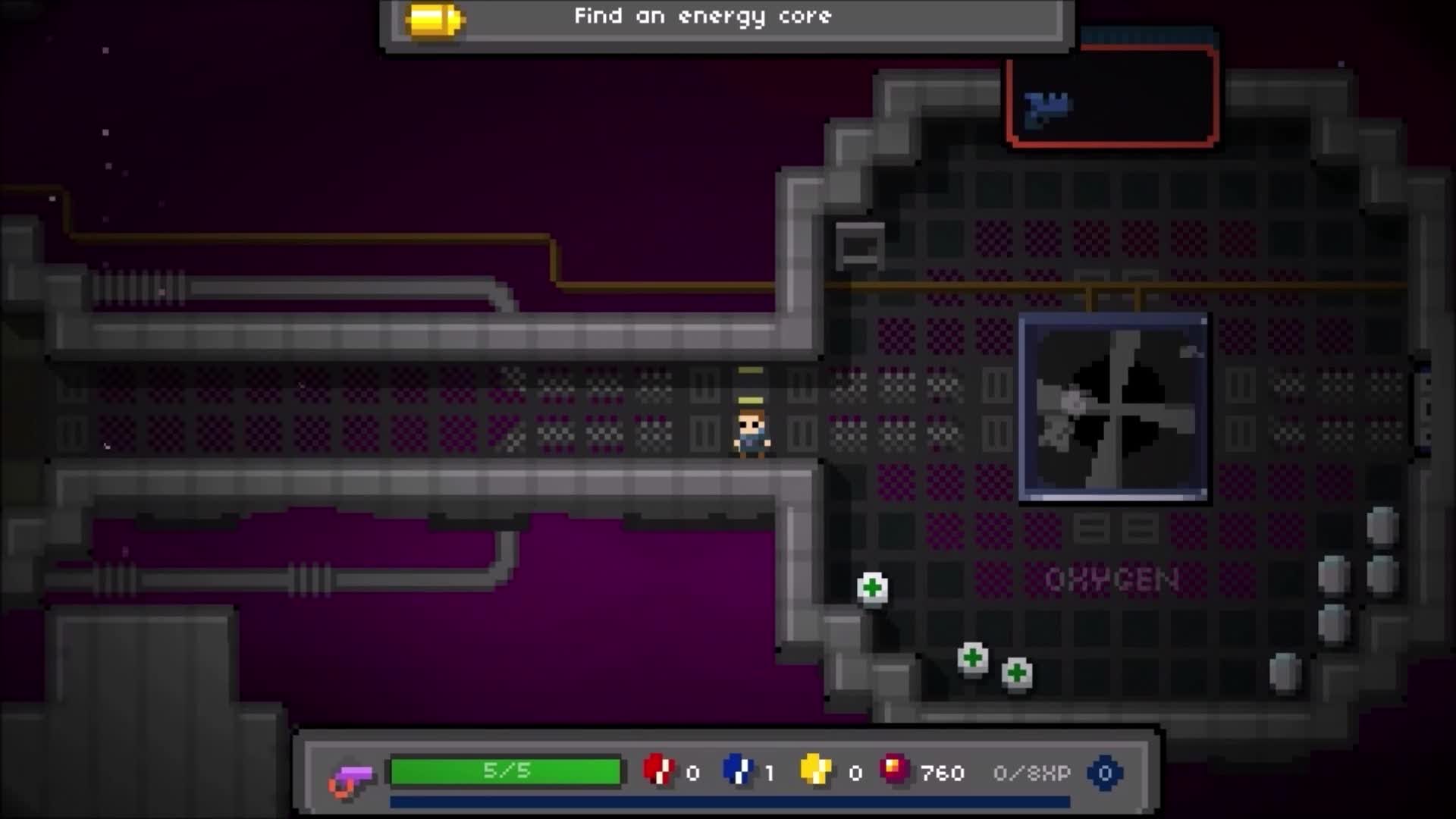This screenshot has width=1456, height=819.
Task: Click the blue gear level icon in HUD
Action: [x=1104, y=773]
